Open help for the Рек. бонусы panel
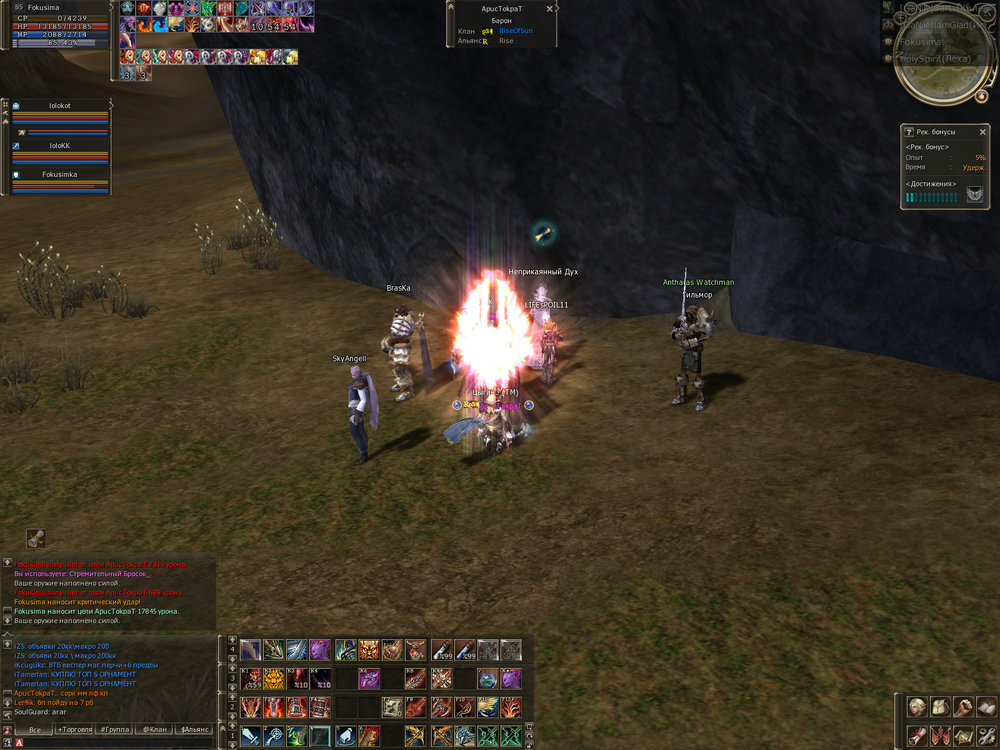This screenshot has height=750, width=1000. tap(908, 131)
